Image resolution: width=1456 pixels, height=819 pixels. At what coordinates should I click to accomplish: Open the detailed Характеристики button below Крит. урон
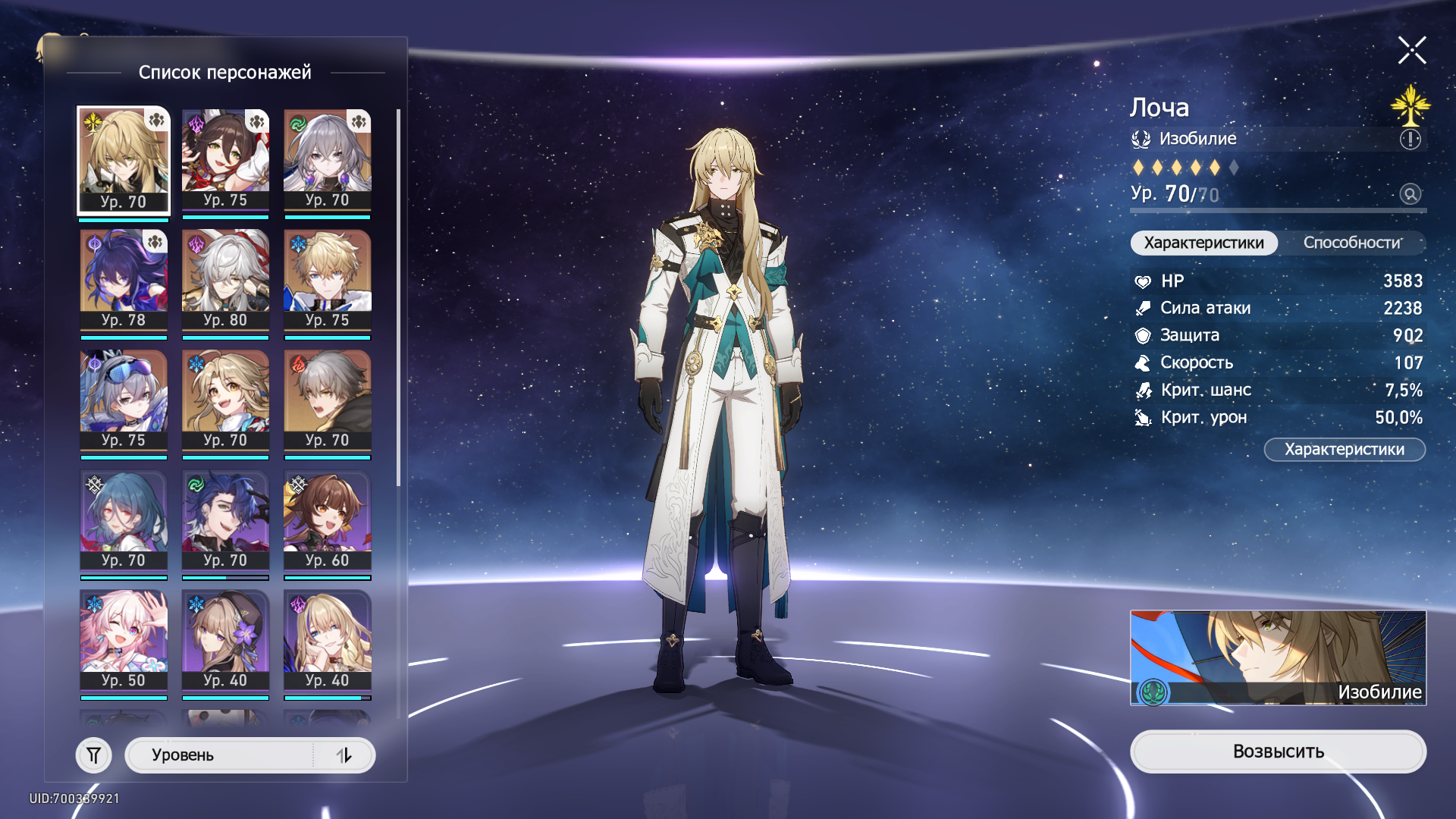(1344, 450)
